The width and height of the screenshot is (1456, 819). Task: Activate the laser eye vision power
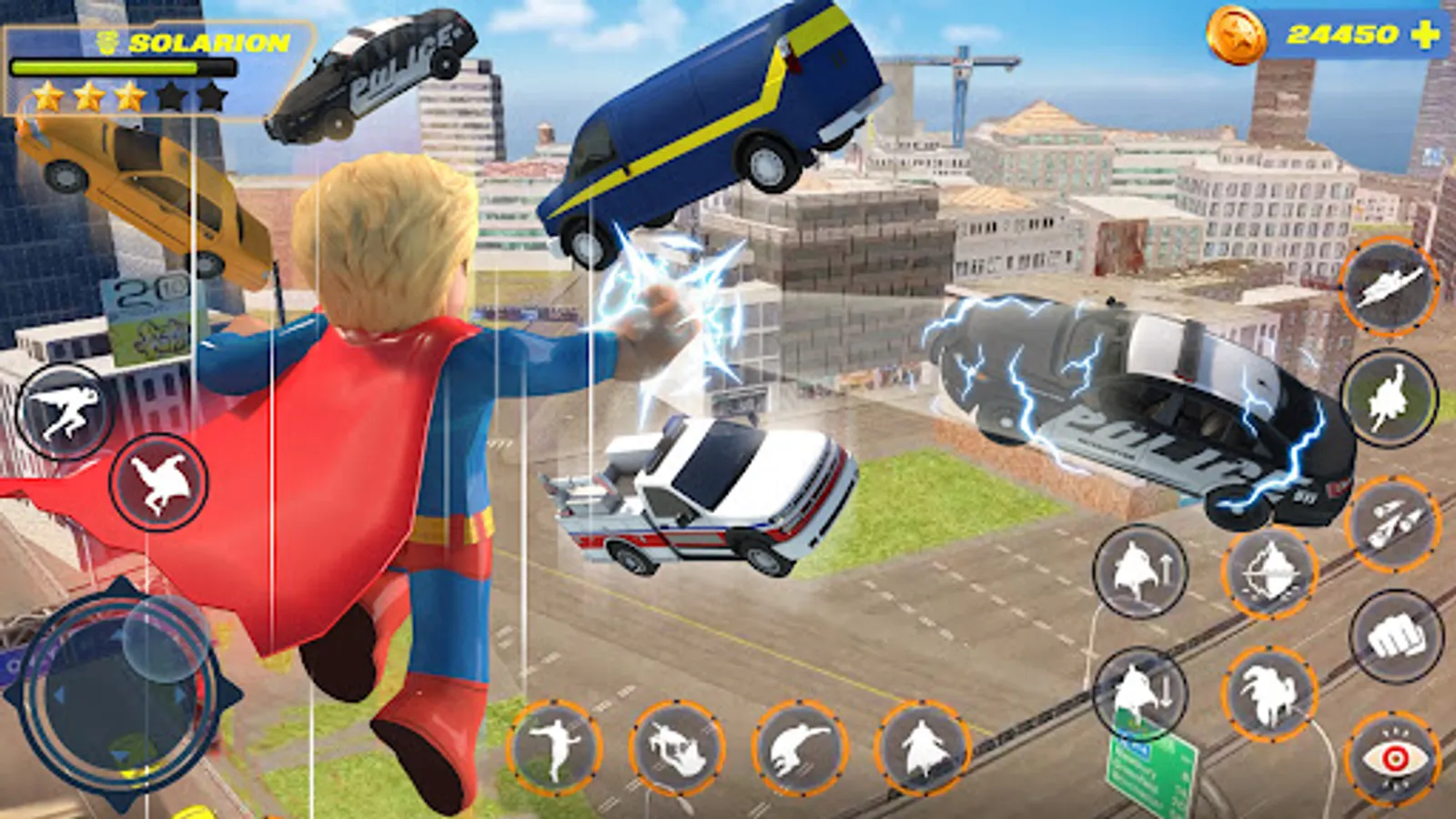[1394, 755]
